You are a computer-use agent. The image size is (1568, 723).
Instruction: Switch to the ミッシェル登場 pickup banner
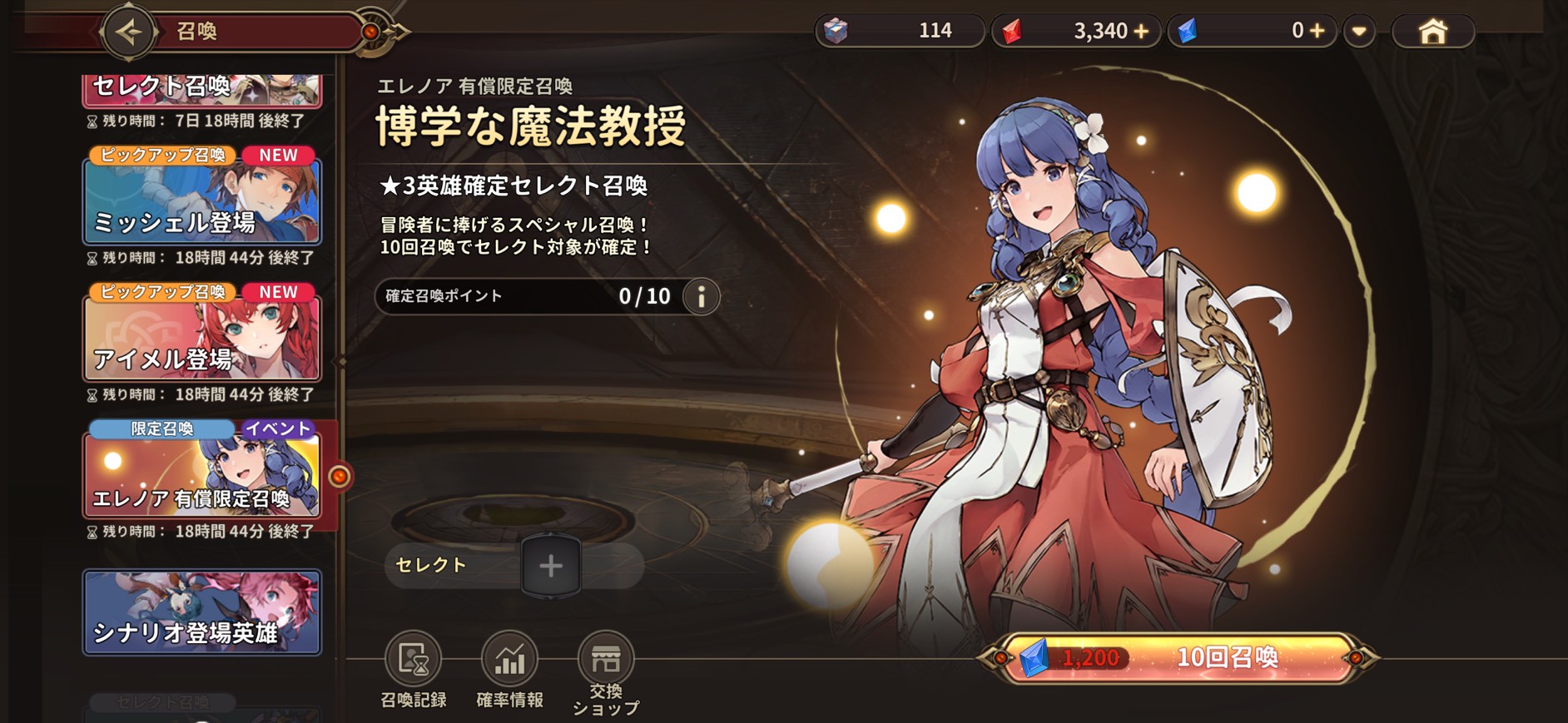coord(202,201)
